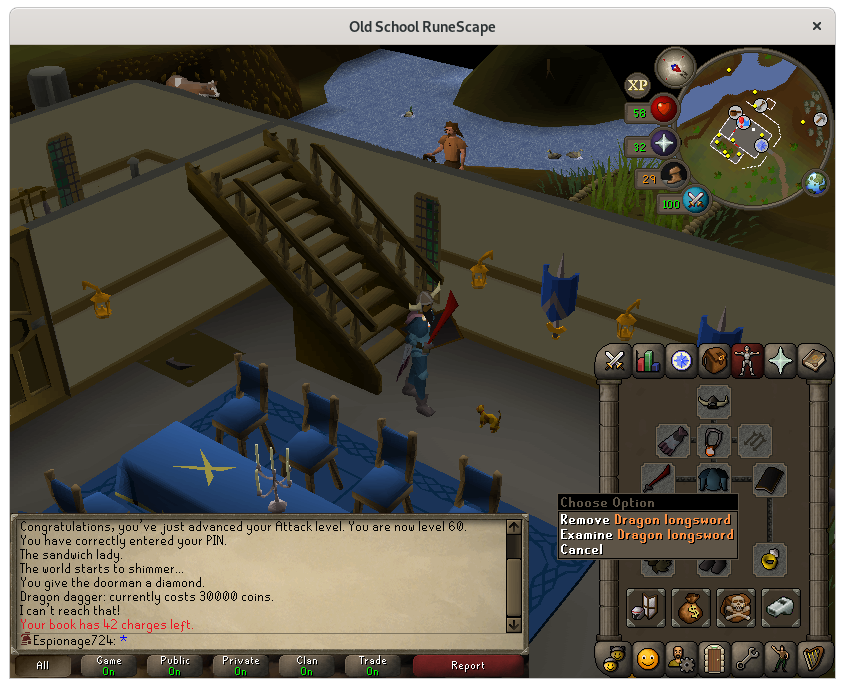Select Examine Dragon longsword option
The width and height of the screenshot is (845, 688).
(x=647, y=535)
